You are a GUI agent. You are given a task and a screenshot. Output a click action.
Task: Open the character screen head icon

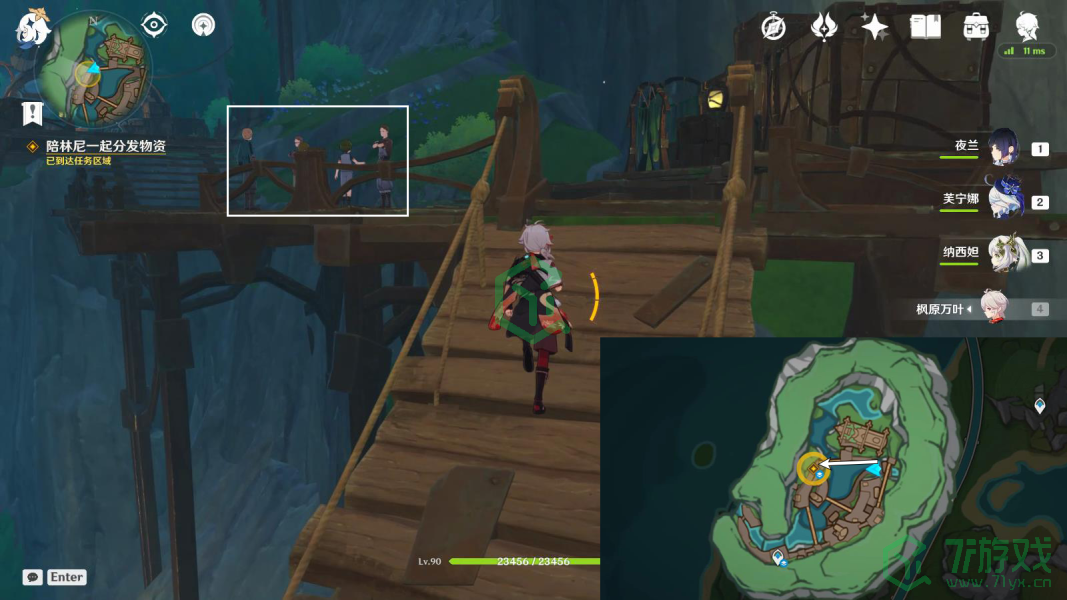(x=1027, y=26)
